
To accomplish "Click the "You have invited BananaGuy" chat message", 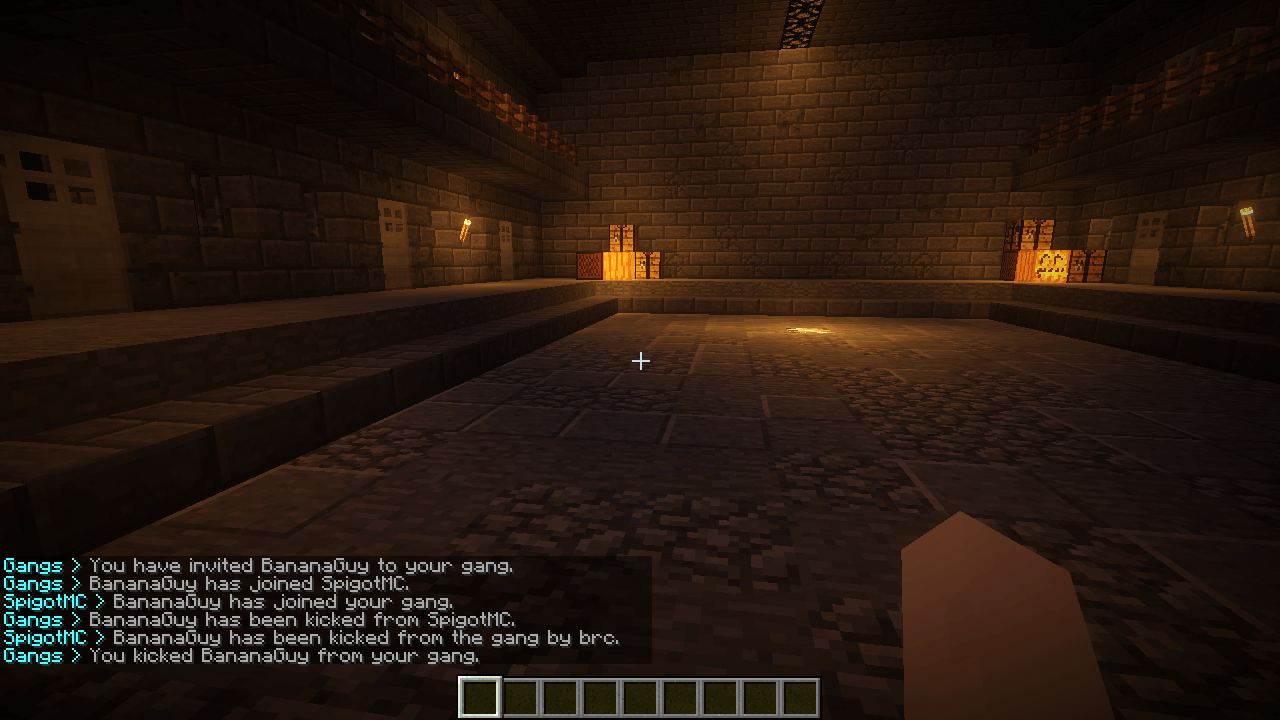I will (300, 566).
